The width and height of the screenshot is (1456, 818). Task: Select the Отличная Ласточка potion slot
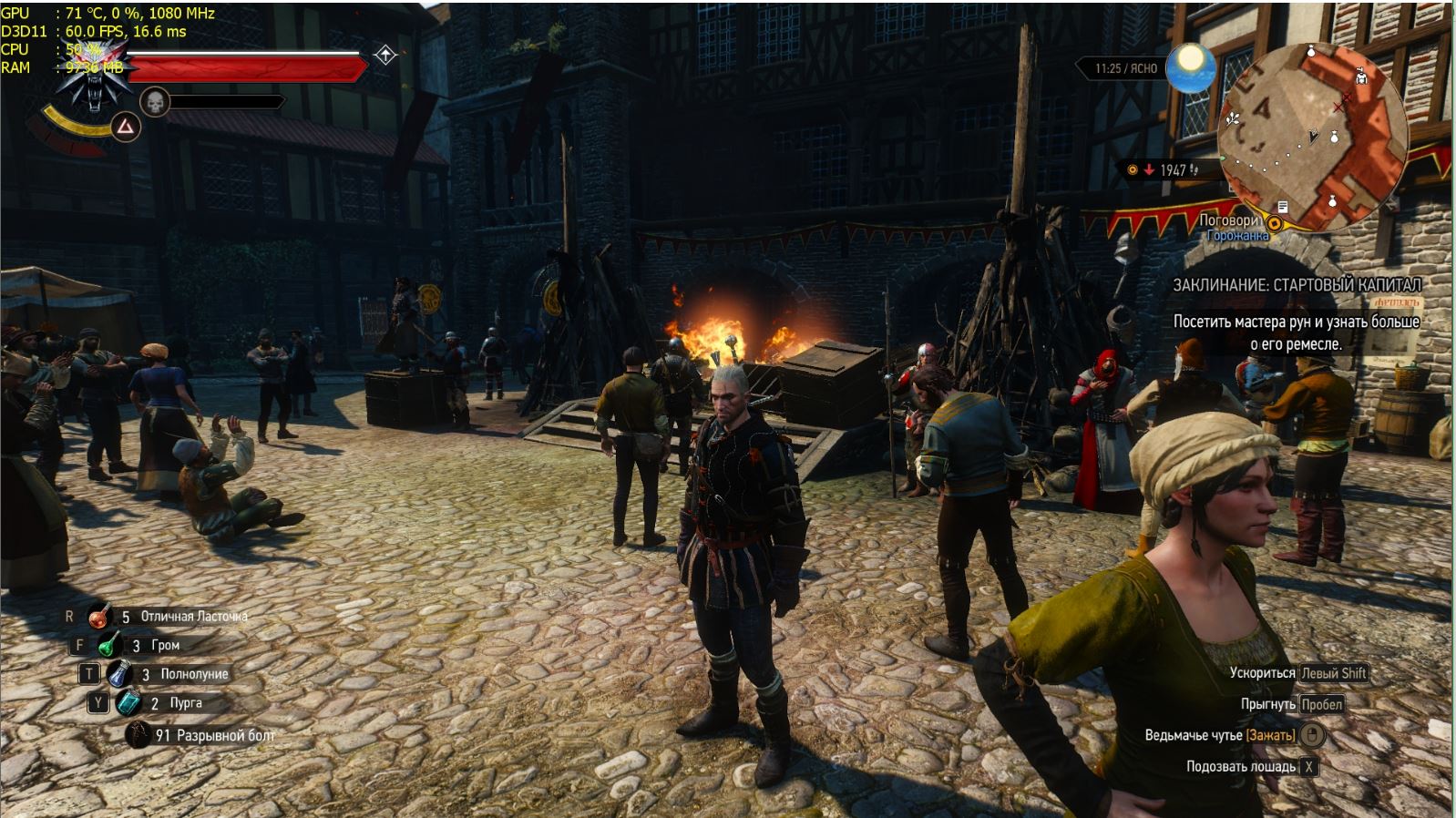pos(99,617)
